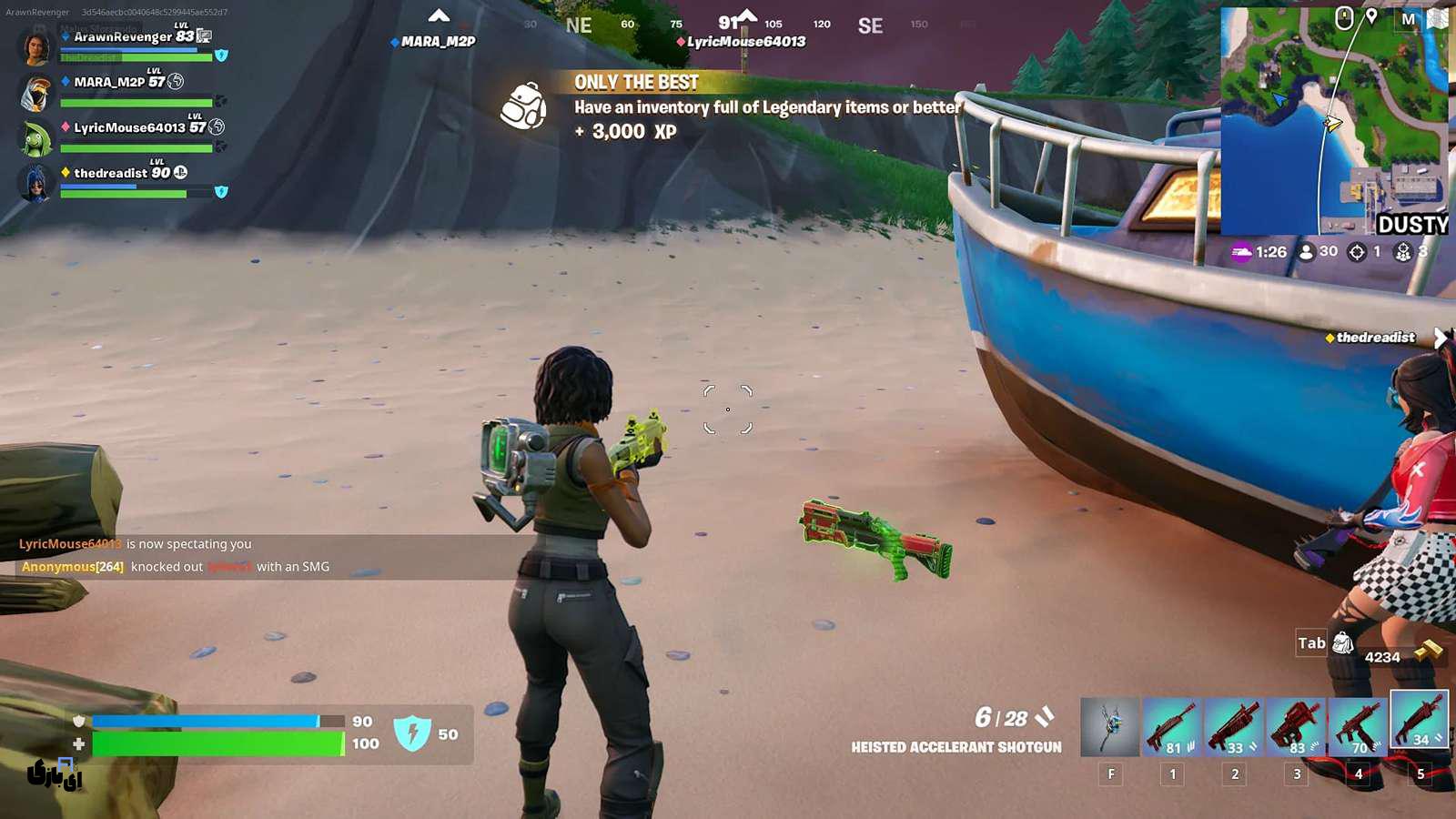Select the shotgun in hotbar slot 2
Screen dimensions: 1456x819
point(1234,723)
